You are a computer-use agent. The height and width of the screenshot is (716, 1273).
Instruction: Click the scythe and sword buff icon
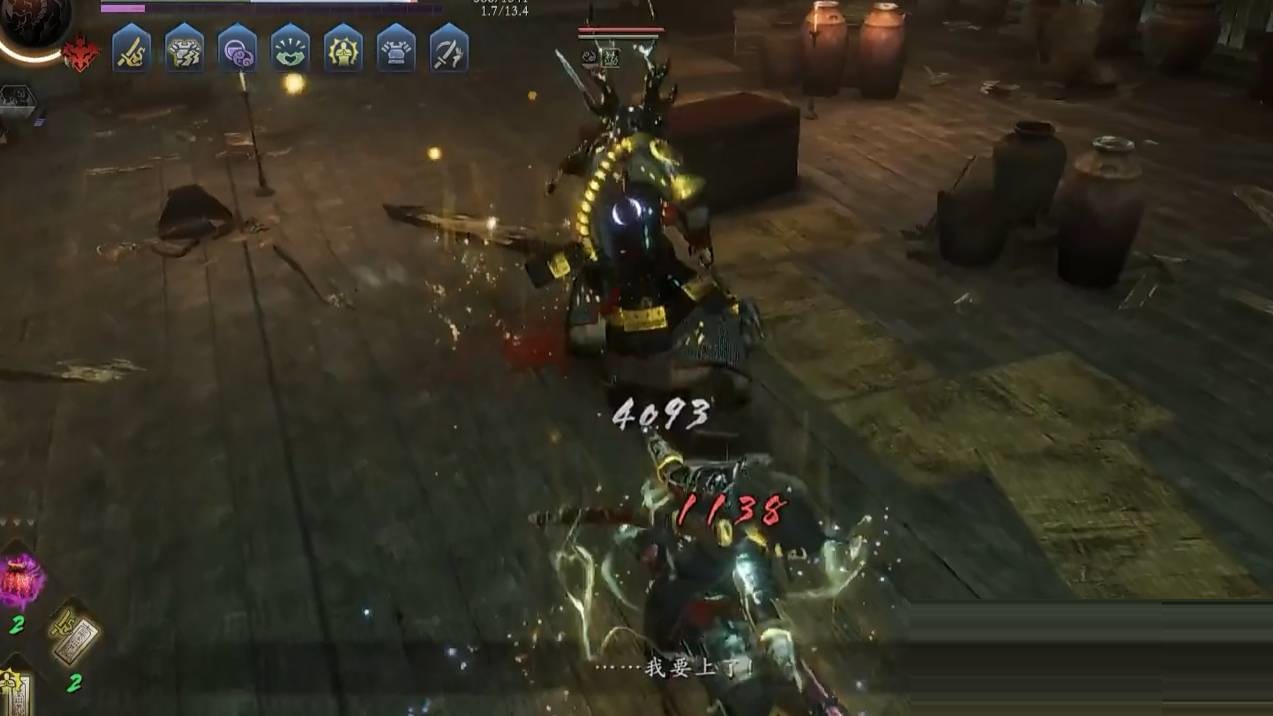449,49
